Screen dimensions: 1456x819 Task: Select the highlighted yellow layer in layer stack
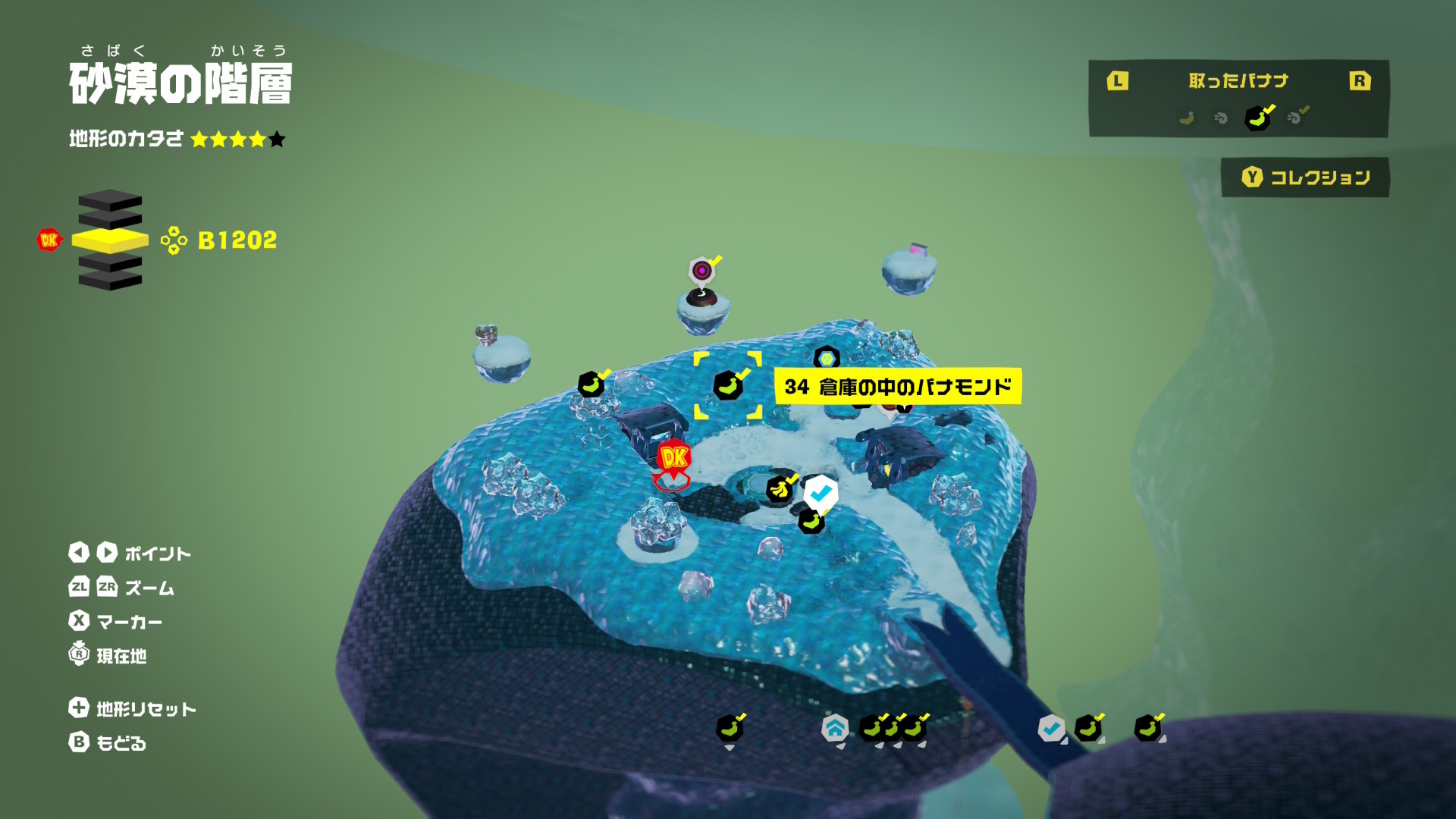[x=110, y=241]
